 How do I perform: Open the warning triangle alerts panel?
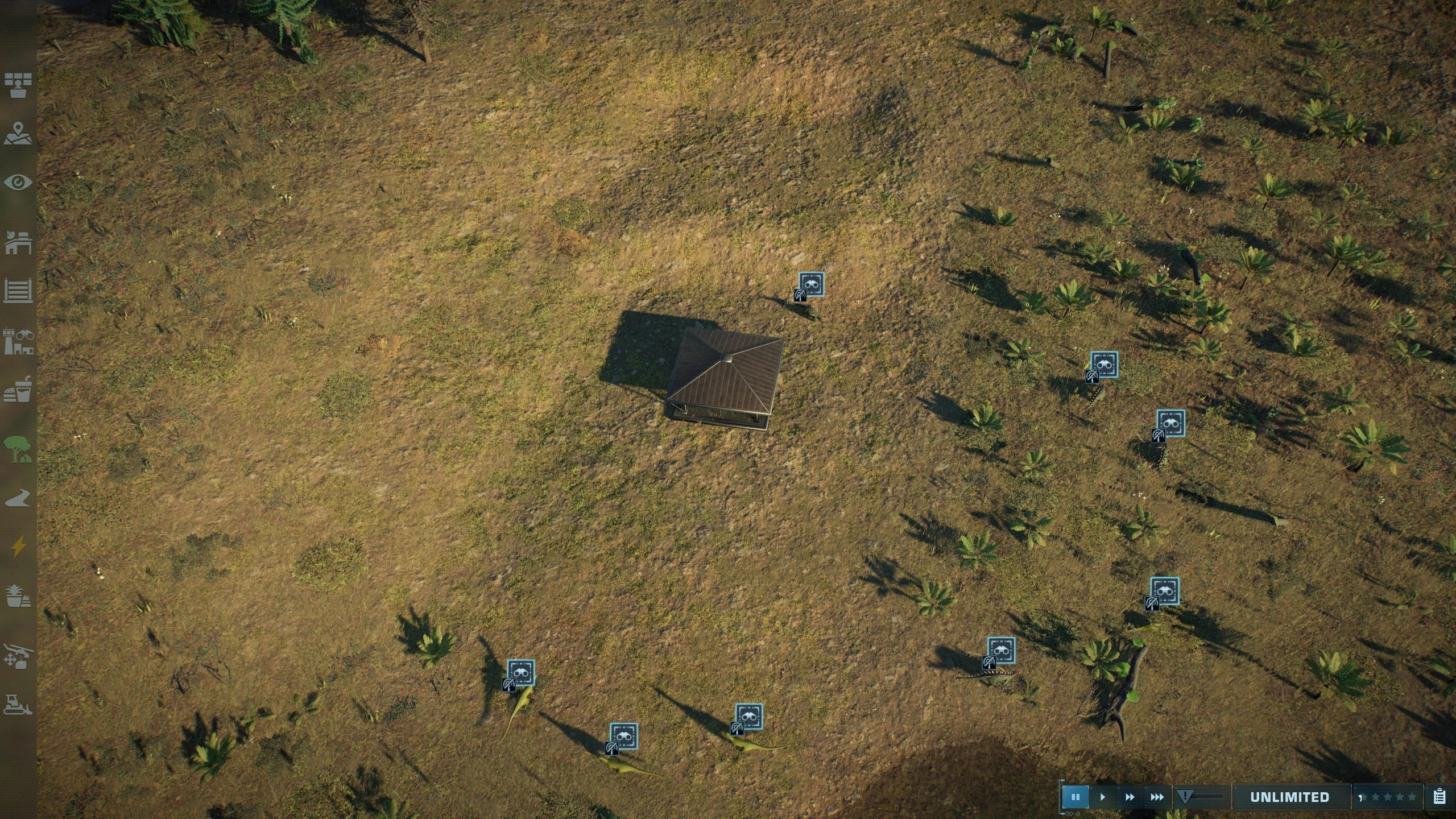pos(1185,797)
